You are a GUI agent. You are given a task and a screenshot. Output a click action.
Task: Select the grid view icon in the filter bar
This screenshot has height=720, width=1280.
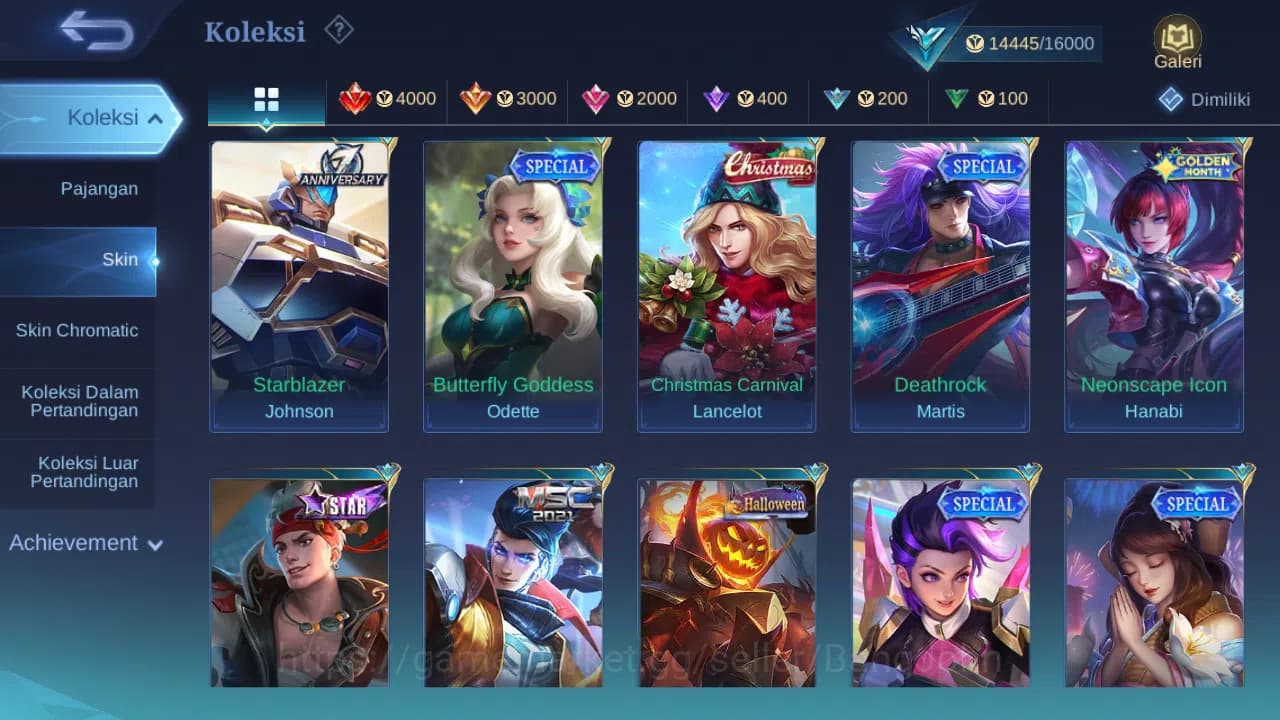(265, 100)
